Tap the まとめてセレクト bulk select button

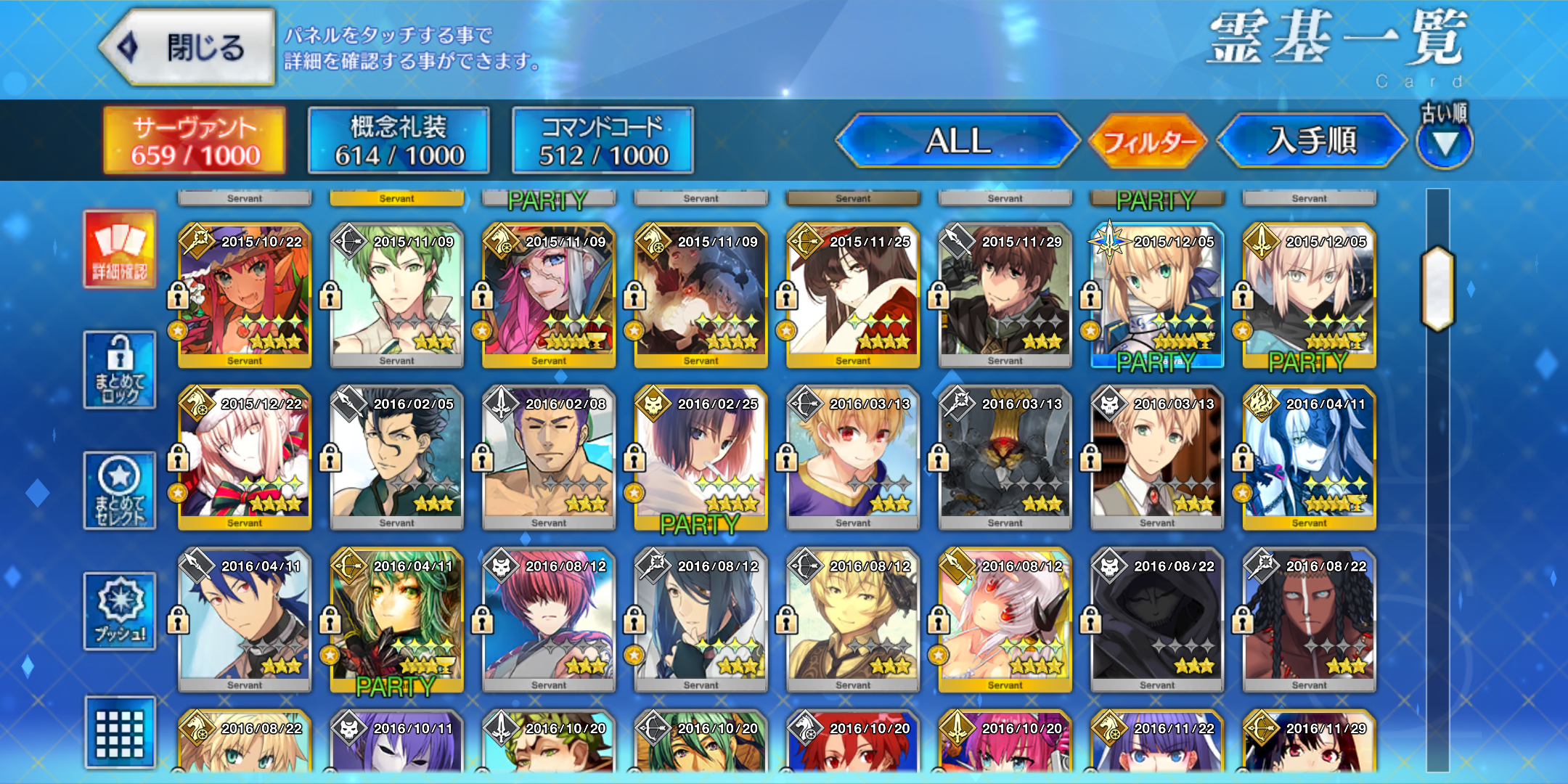[120, 491]
